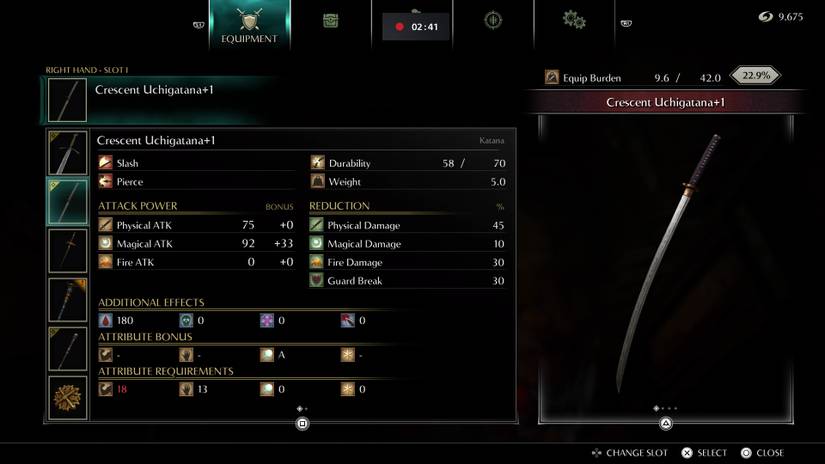This screenshot has width=825, height=464.
Task: Select the highlighted katana slot in the list
Action: coord(69,201)
